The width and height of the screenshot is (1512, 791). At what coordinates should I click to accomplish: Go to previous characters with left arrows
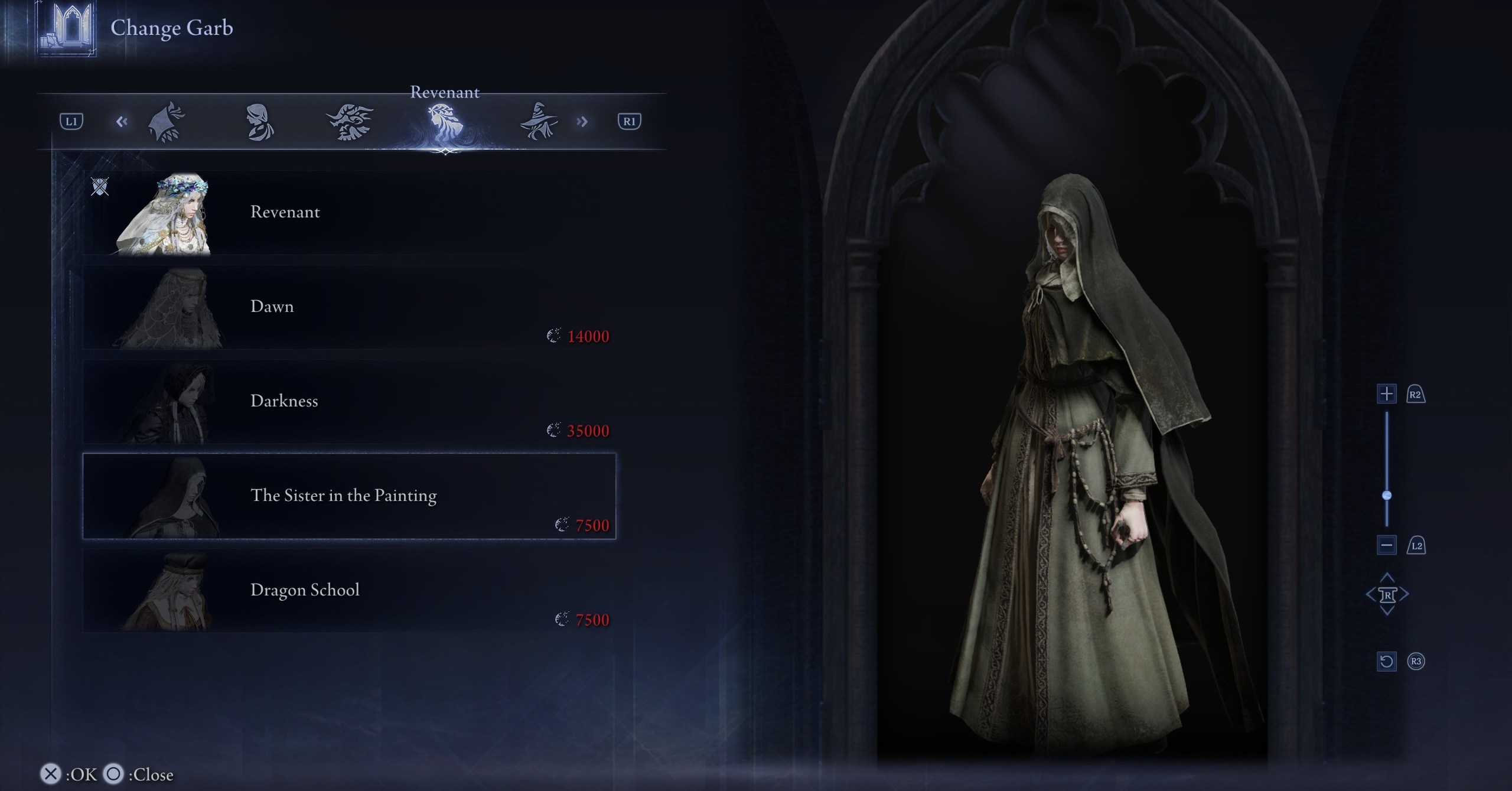[x=122, y=122]
